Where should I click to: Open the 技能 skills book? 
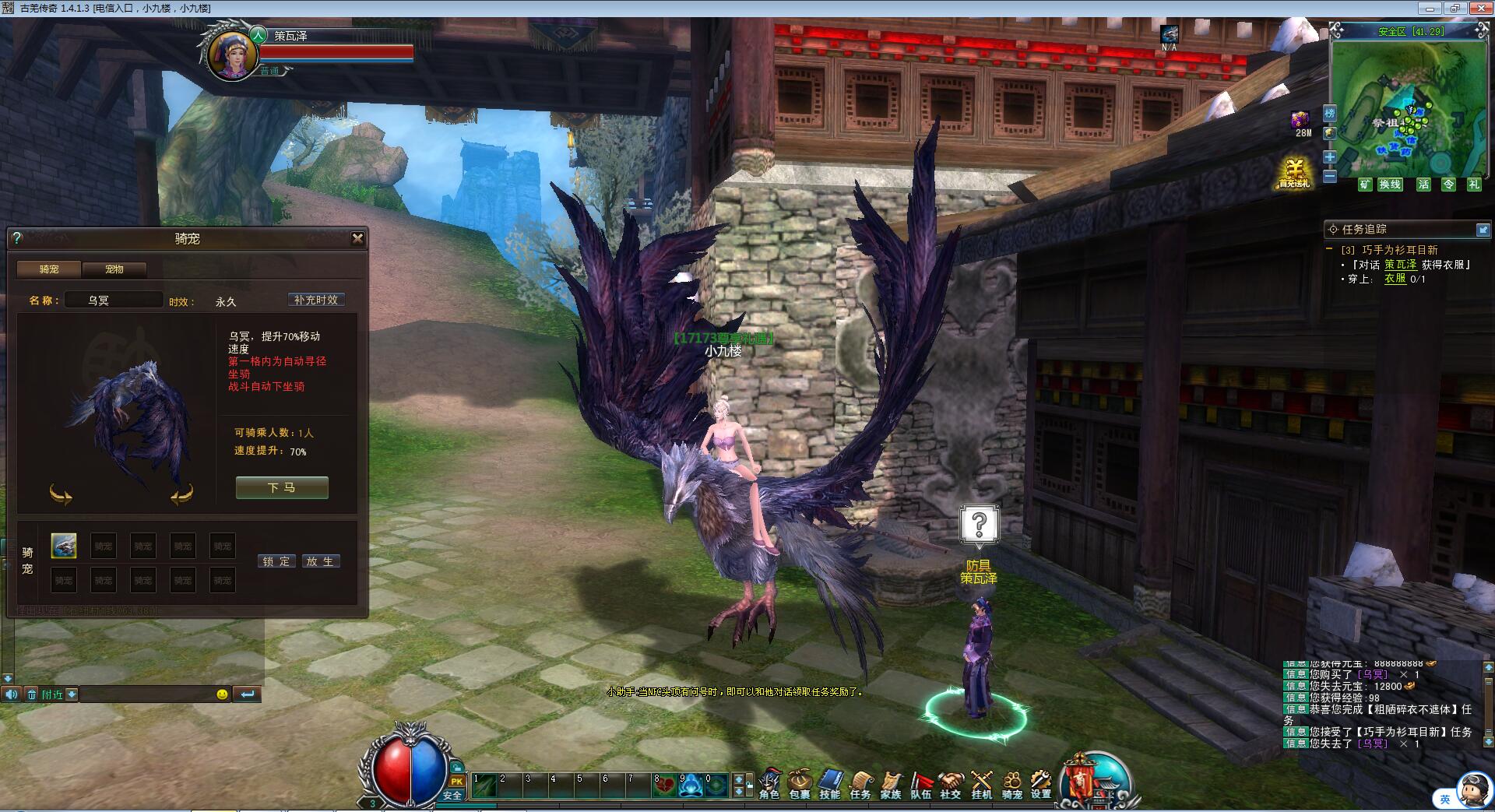pyautogui.click(x=830, y=784)
